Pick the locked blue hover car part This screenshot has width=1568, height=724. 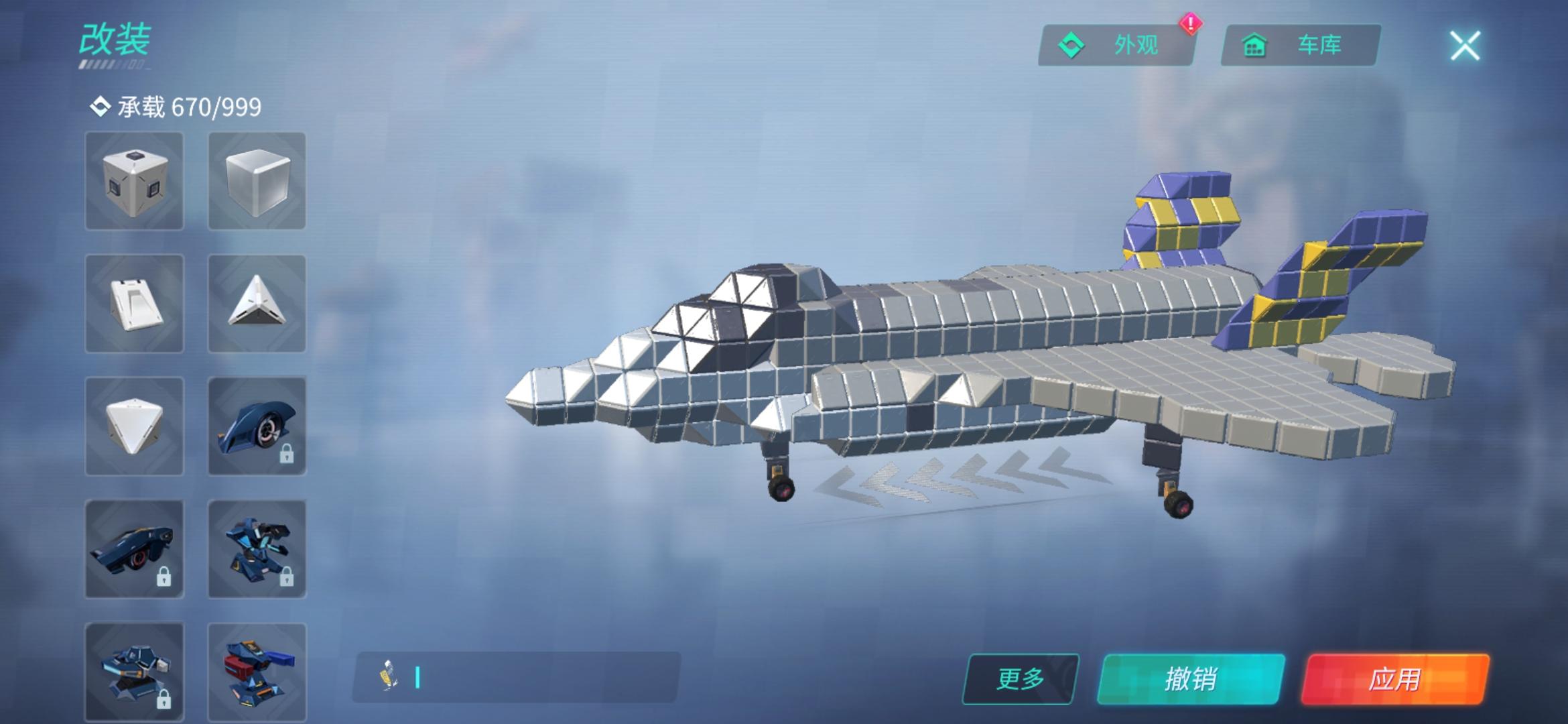click(x=134, y=549)
